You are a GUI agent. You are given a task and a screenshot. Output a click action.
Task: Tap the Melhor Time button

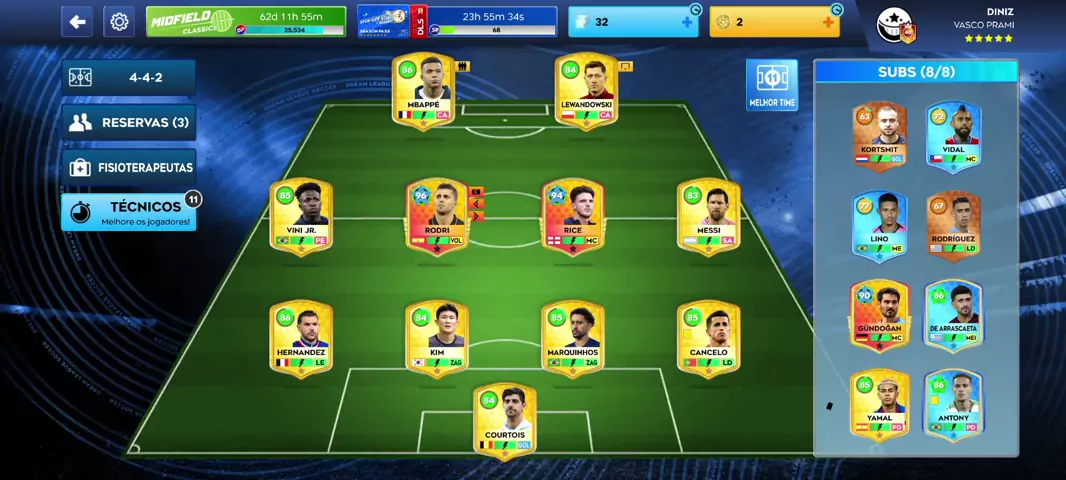point(771,85)
